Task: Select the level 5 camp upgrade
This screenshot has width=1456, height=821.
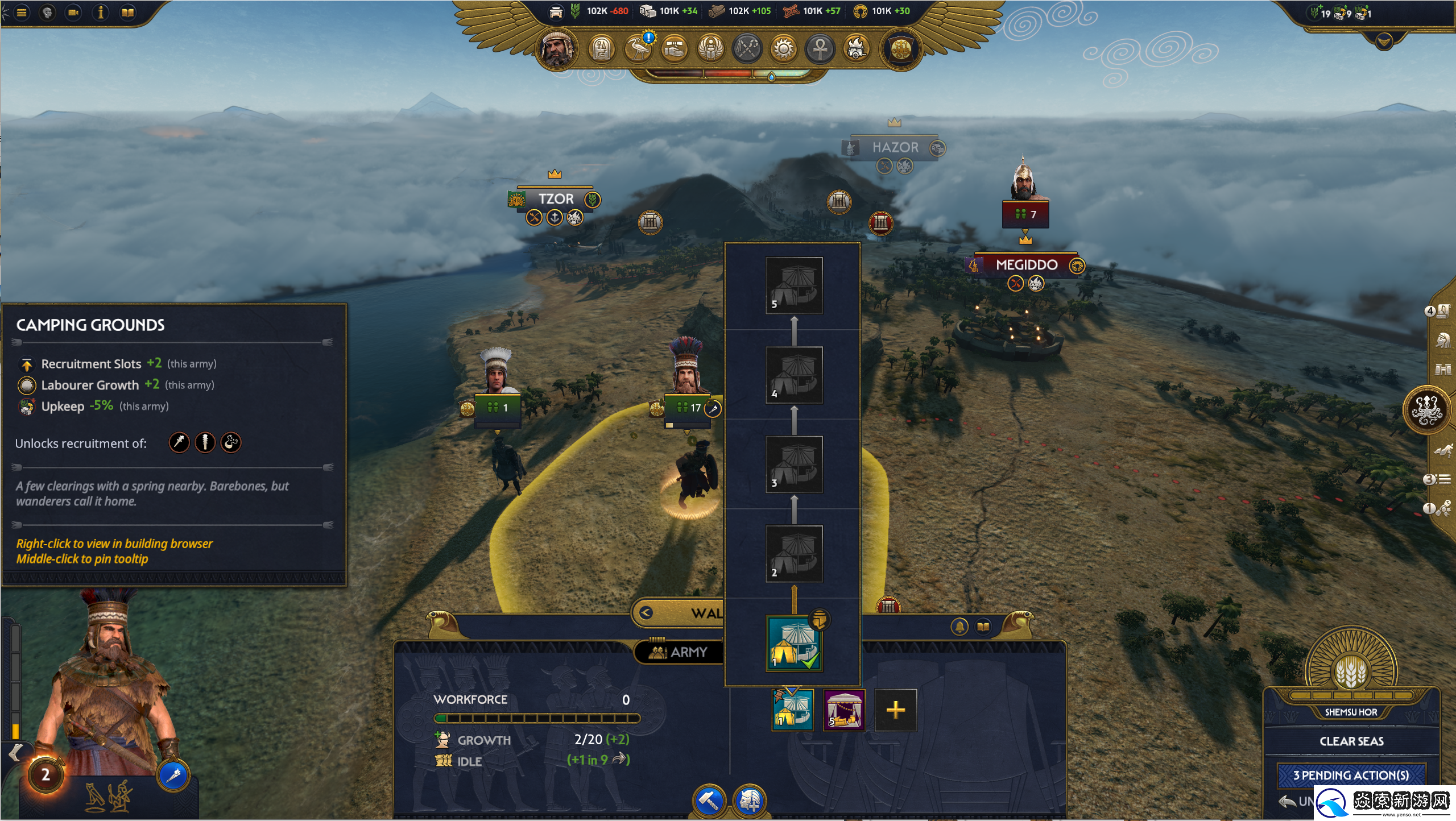Action: [x=794, y=285]
